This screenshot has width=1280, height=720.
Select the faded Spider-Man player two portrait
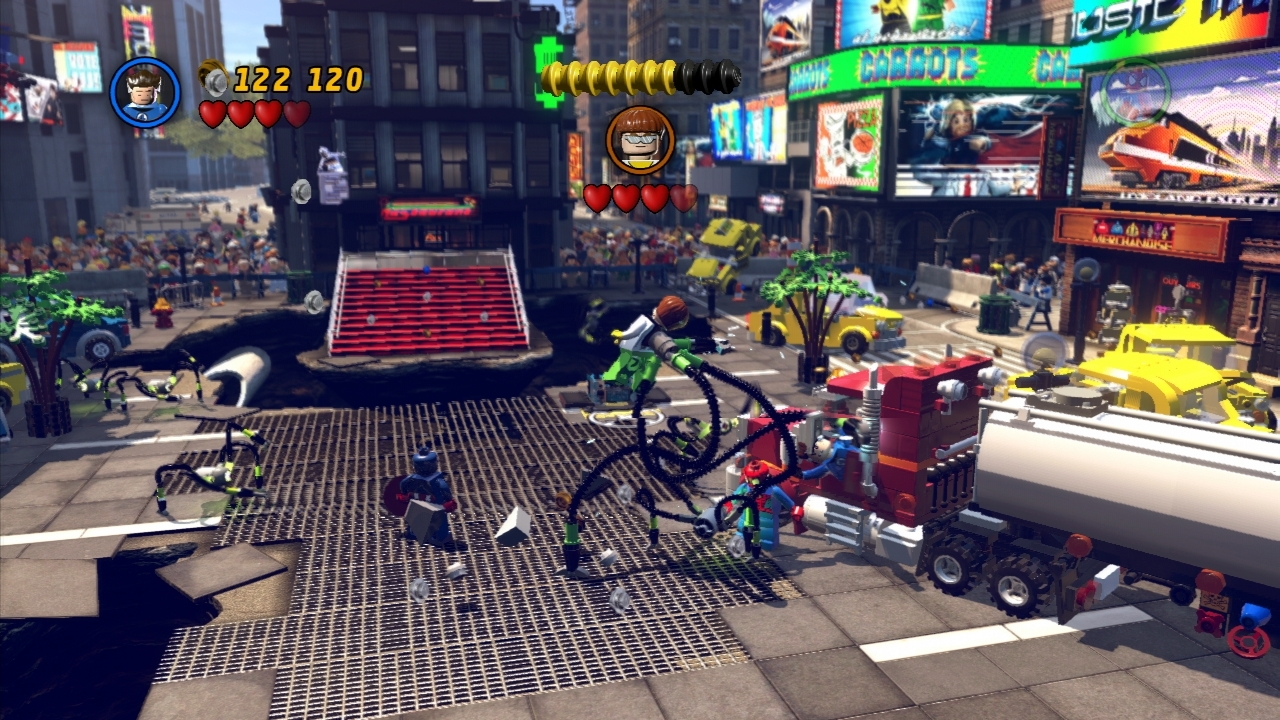[1135, 92]
